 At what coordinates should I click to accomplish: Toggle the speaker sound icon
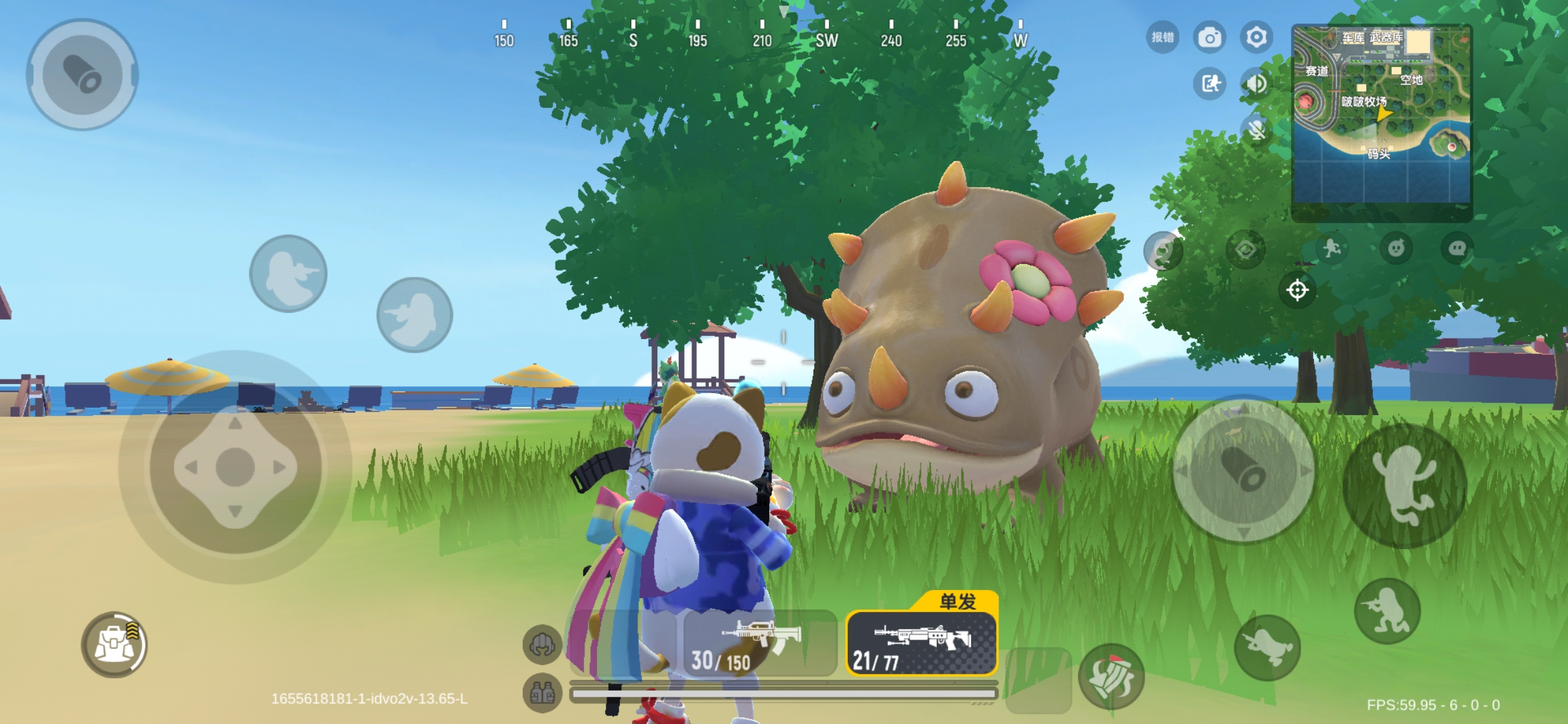(1256, 84)
